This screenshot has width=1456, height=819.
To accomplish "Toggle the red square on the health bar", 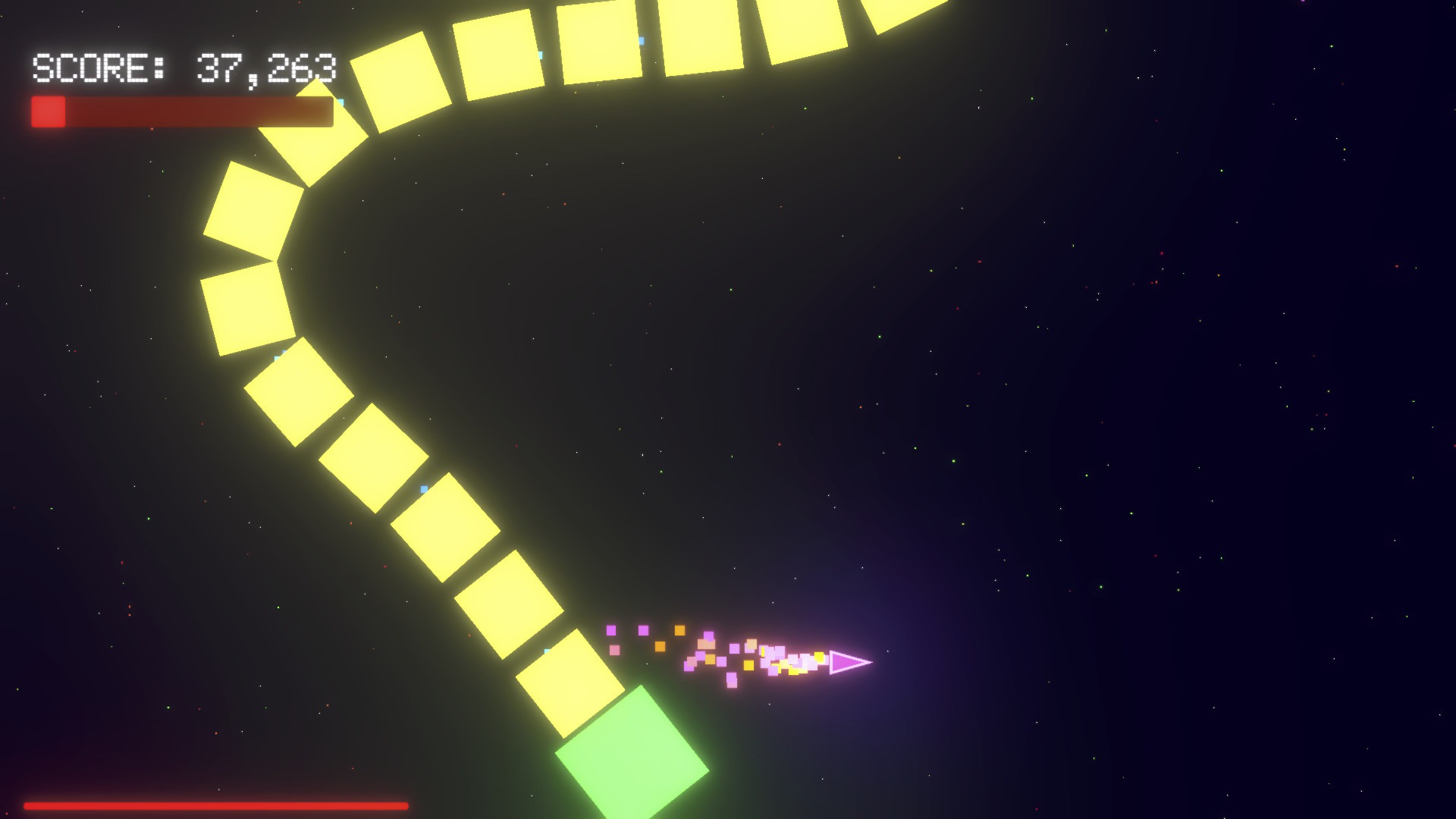I will pos(49,112).
